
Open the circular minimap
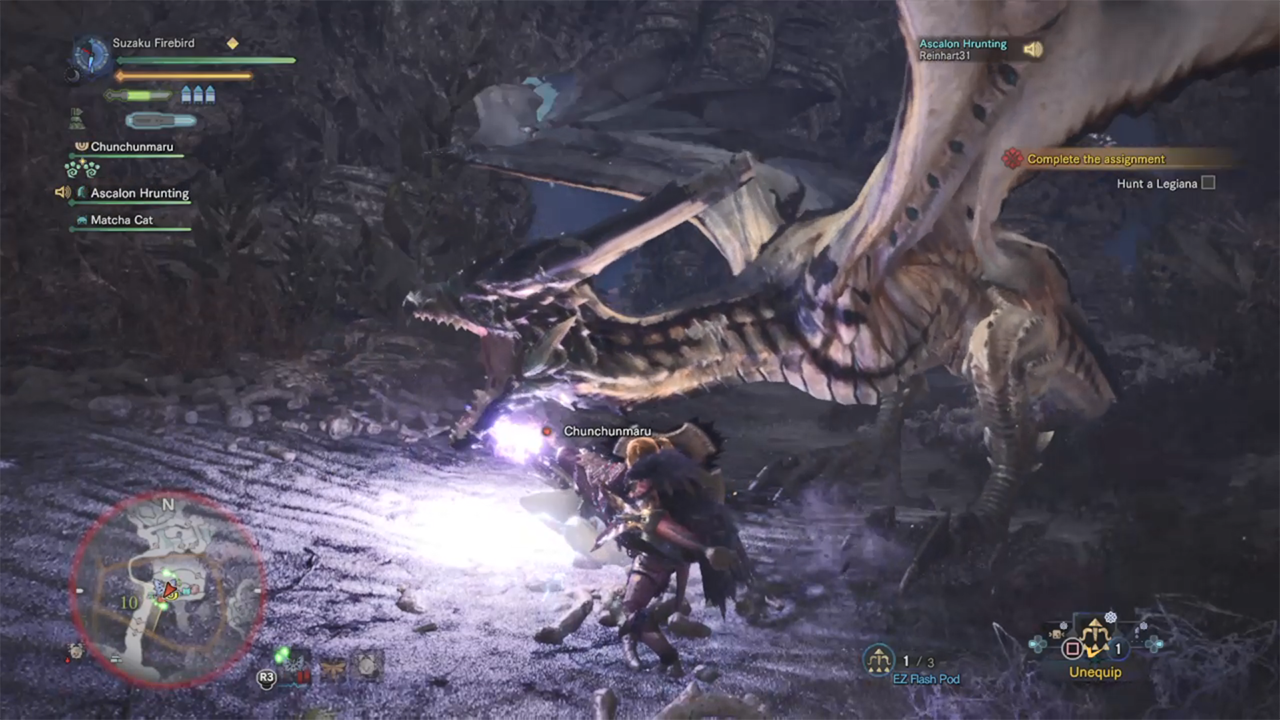[167, 589]
